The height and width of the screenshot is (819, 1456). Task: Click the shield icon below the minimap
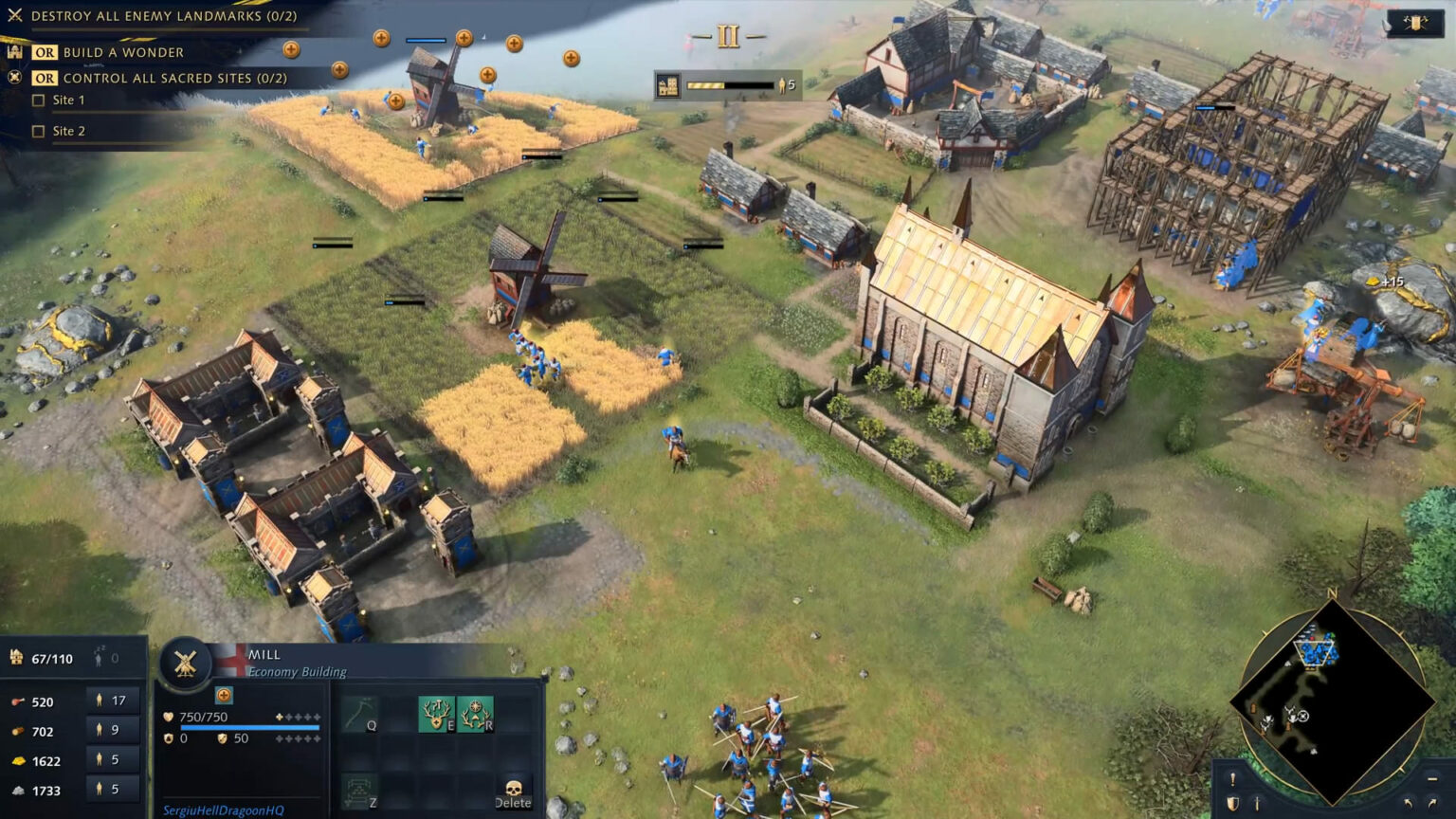coord(1233,803)
